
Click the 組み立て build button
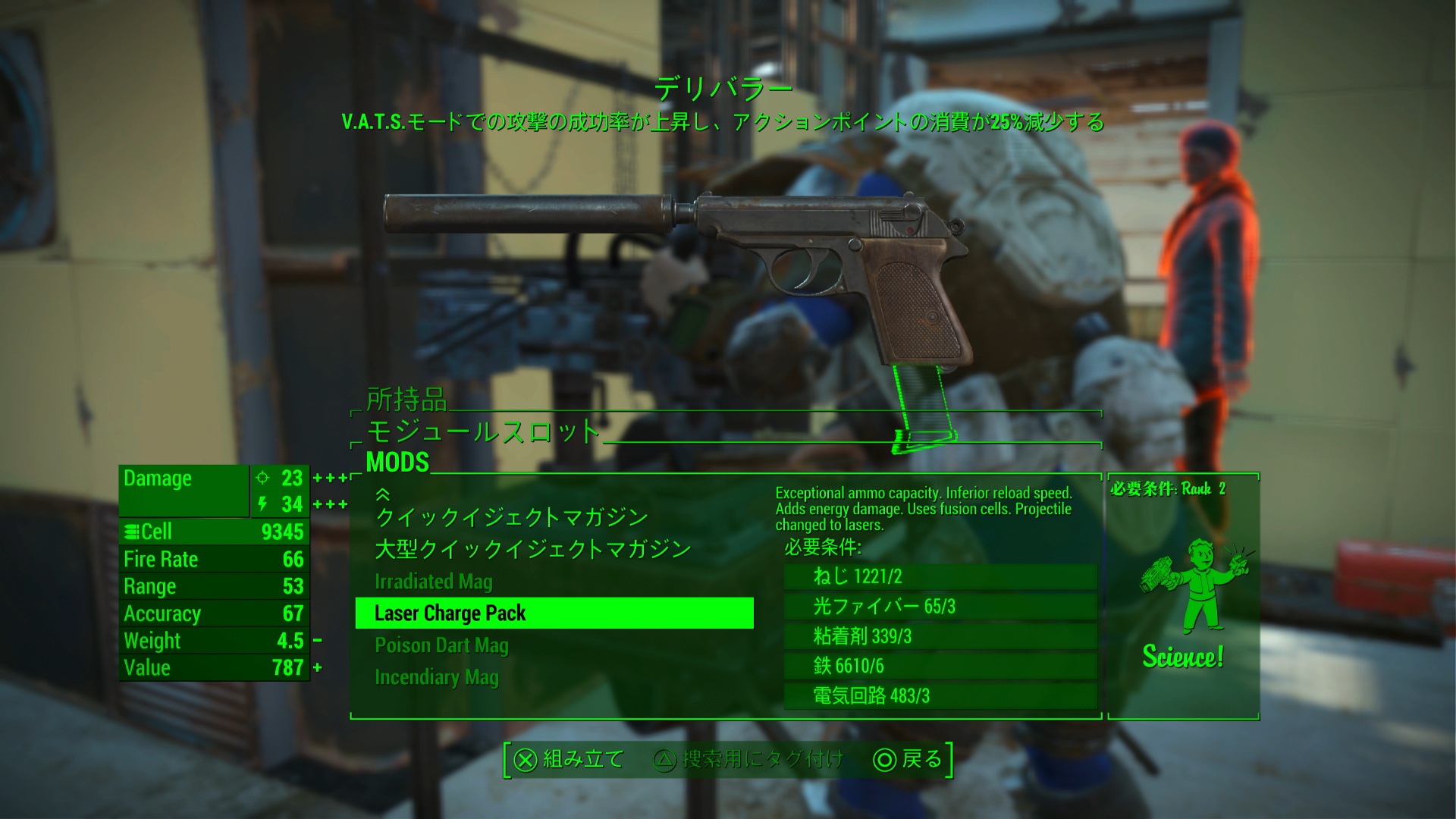pos(569,759)
